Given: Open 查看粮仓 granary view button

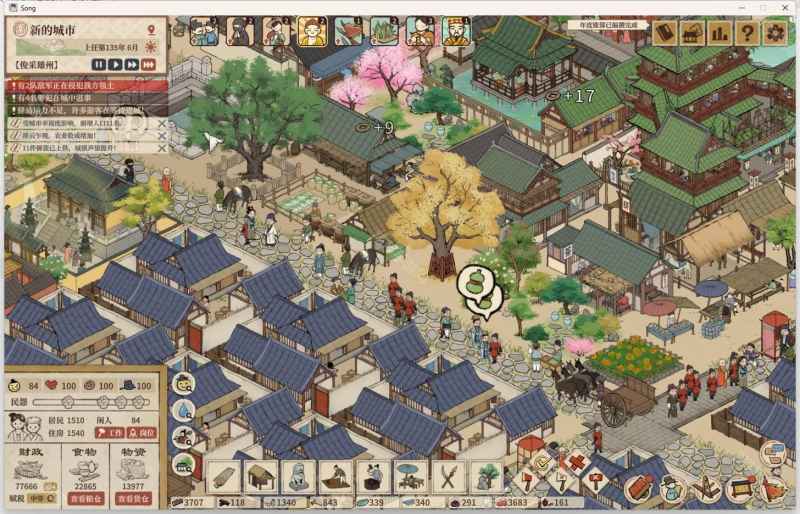Looking at the screenshot, I should [85, 498].
